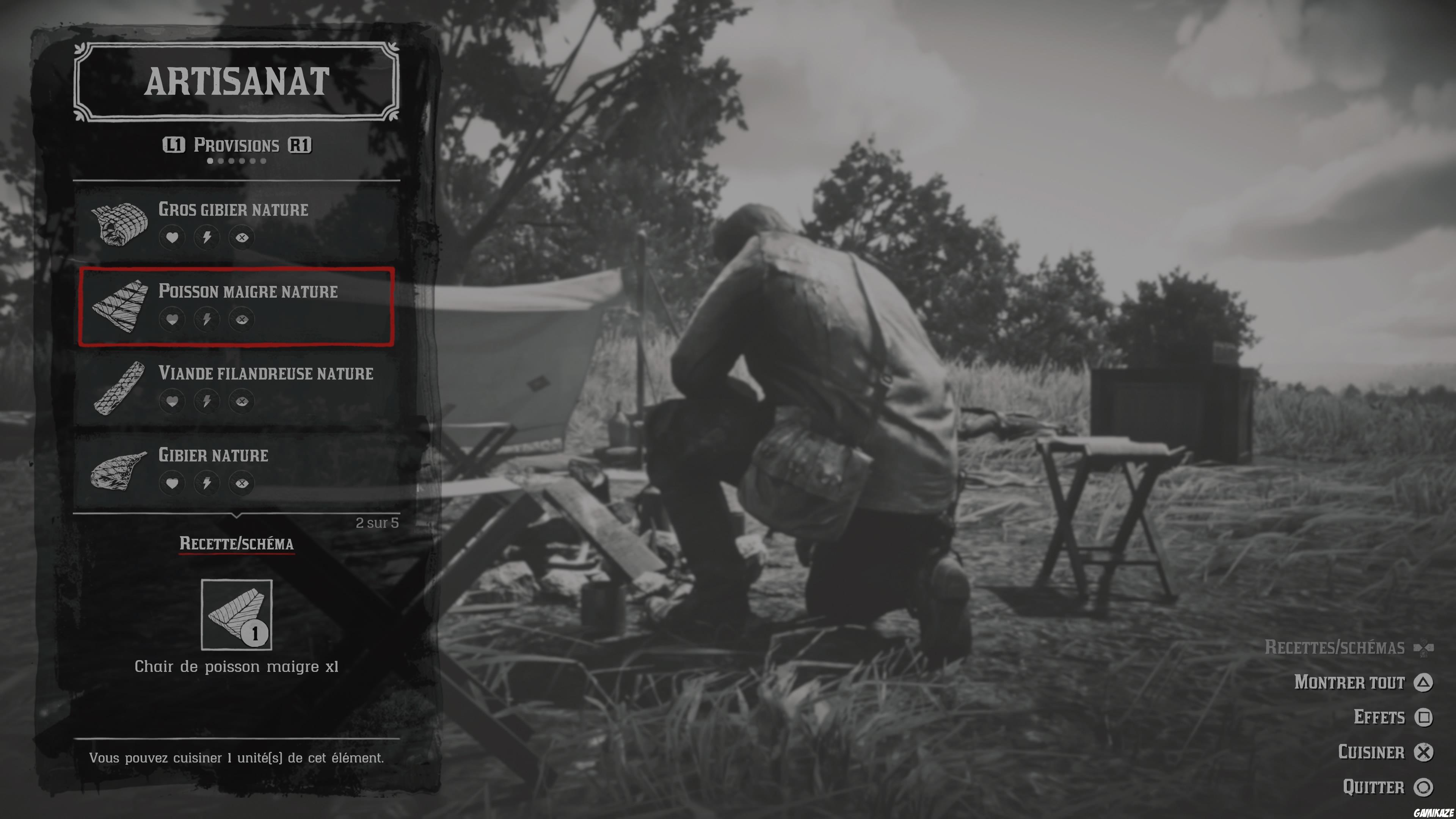Click the heart stat icon on Poisson maigre nature
The height and width of the screenshot is (819, 1456).
[x=173, y=319]
